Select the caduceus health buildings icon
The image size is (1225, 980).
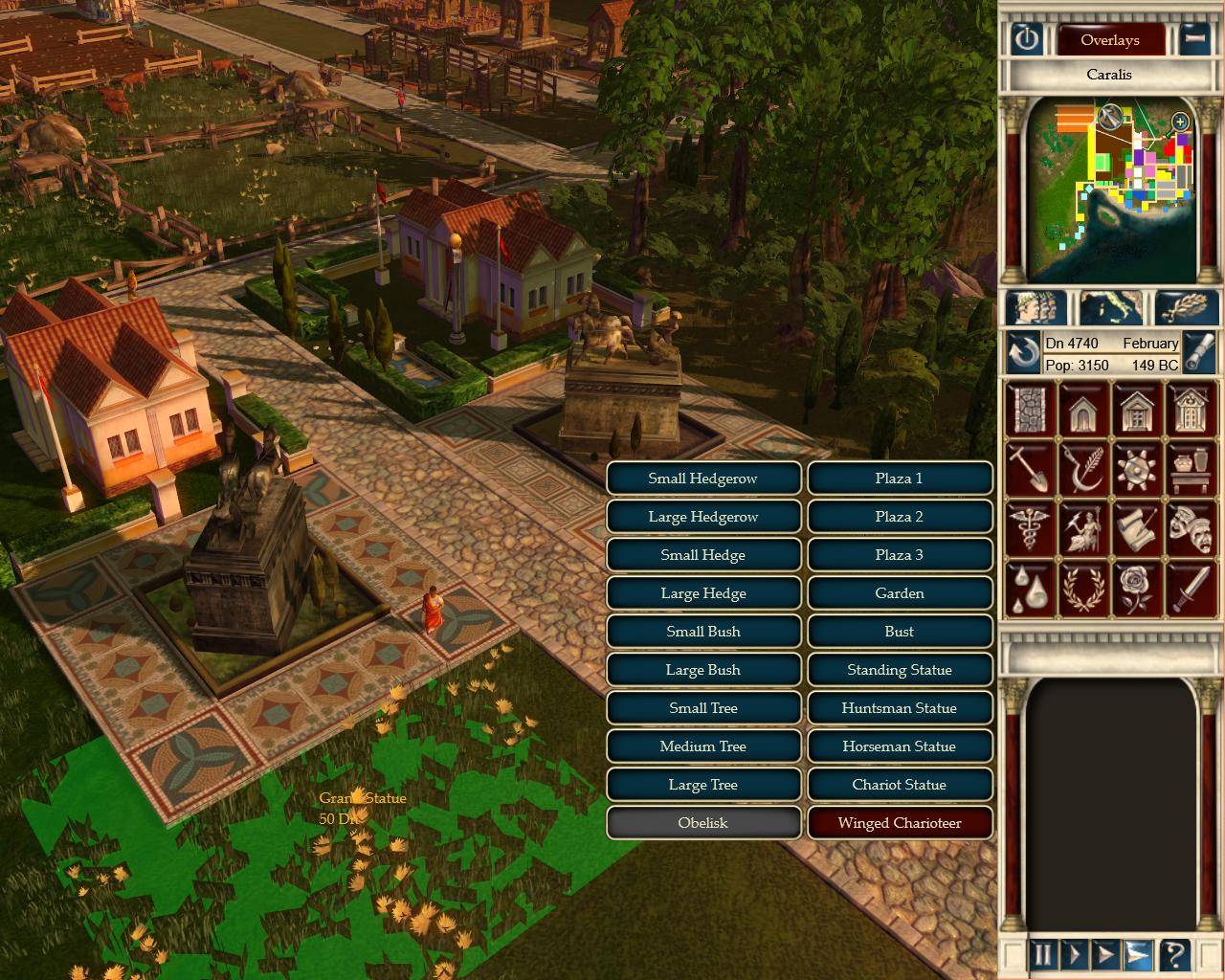pos(1029,528)
